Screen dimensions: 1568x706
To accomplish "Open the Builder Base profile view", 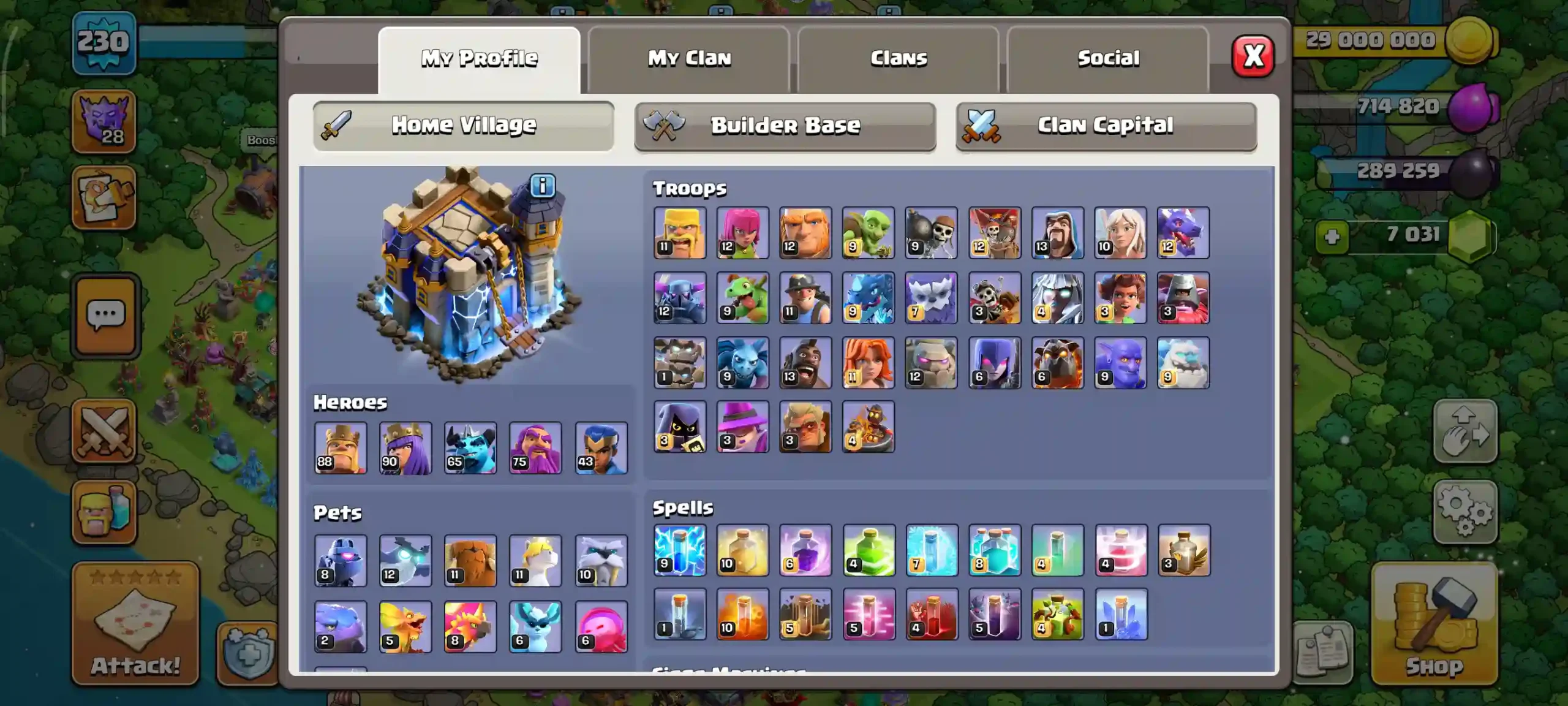I will click(786, 124).
